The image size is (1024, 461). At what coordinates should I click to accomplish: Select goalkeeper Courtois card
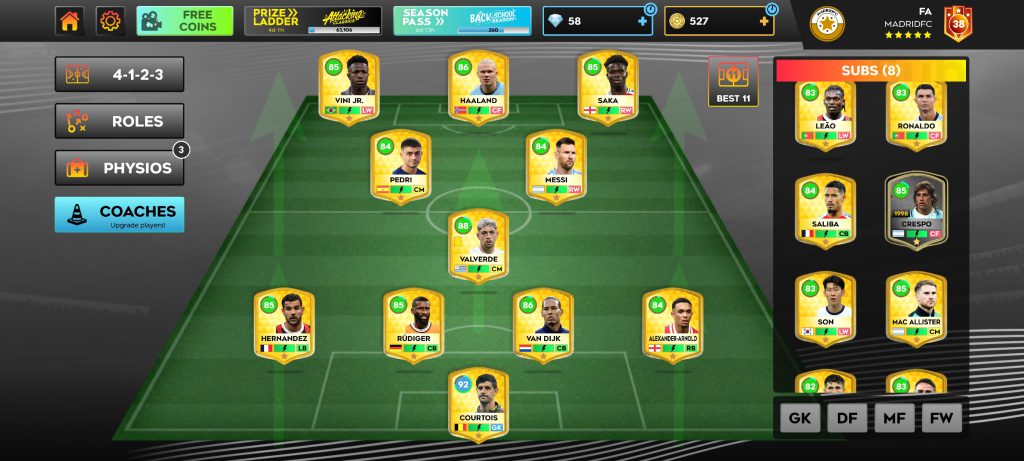click(478, 404)
